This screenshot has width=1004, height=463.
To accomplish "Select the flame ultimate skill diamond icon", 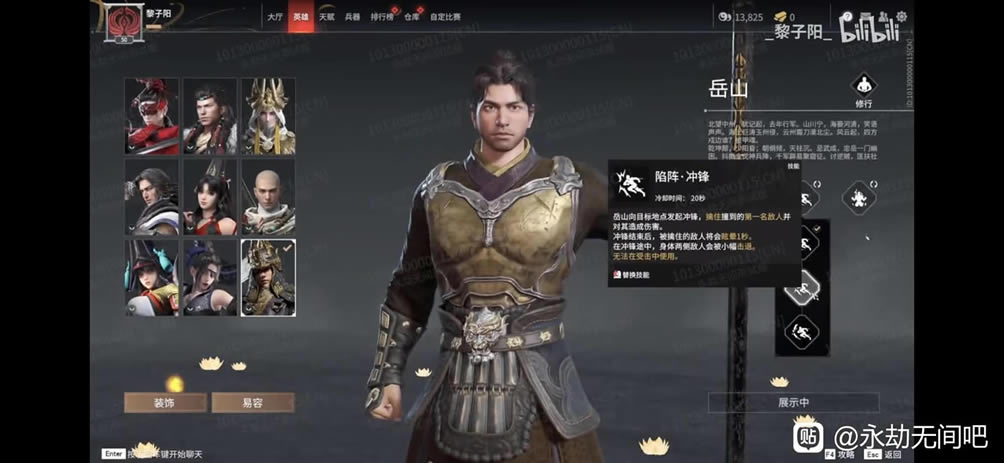I will (857, 197).
